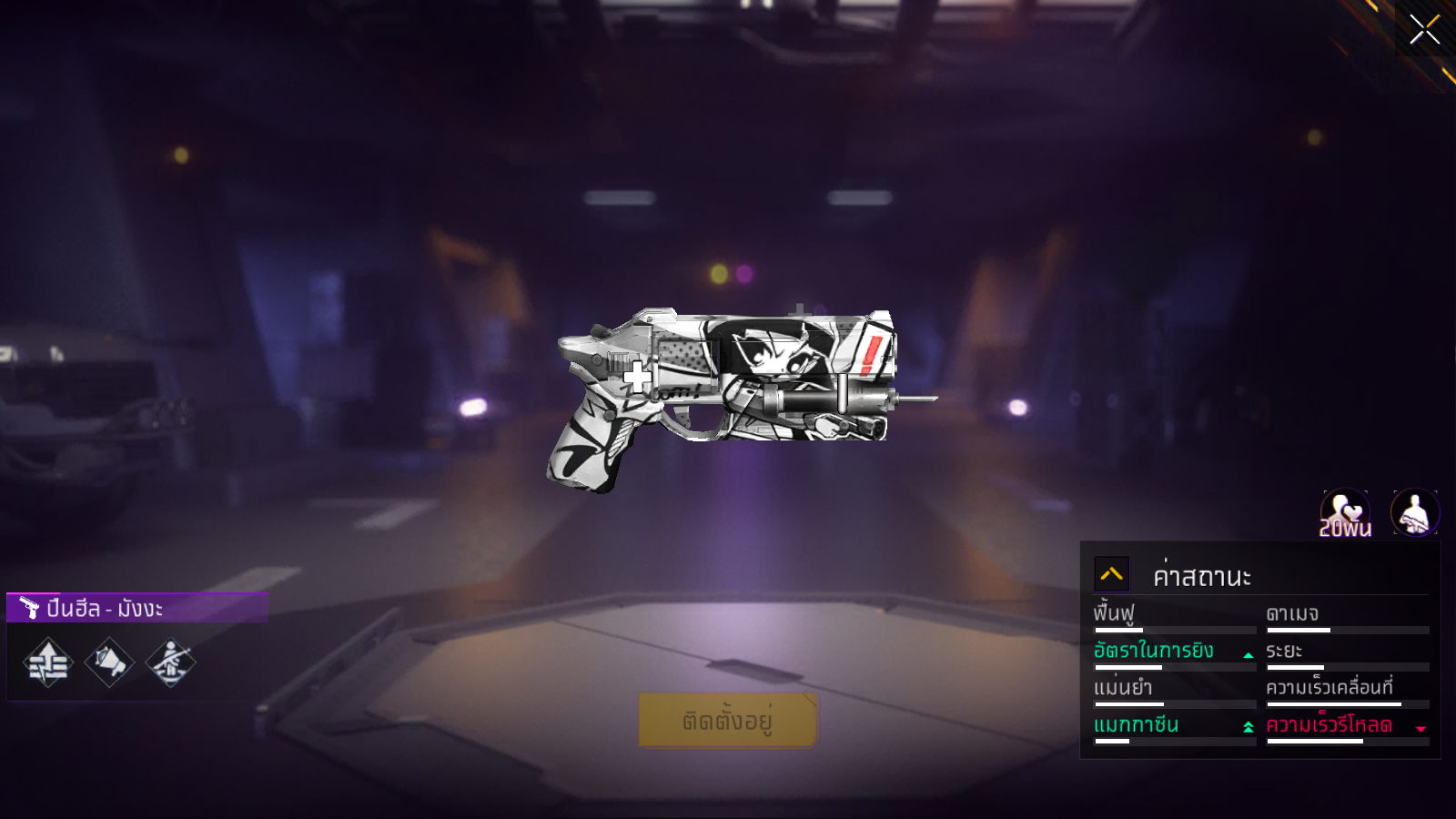The width and height of the screenshot is (1456, 819).
Task: Collapse the ค่าสถานะ stats panel arrow
Action: coord(1111,574)
